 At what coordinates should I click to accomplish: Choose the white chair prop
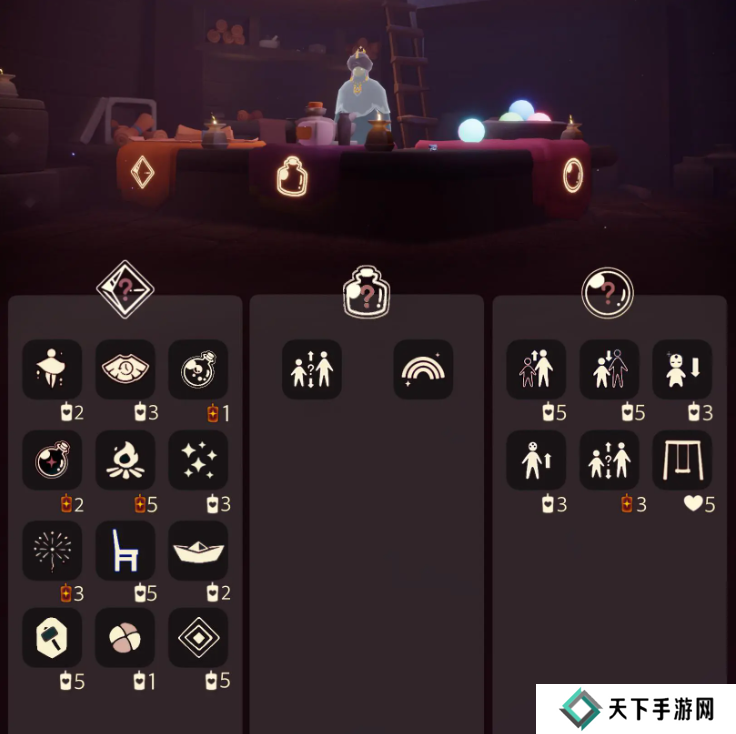tap(125, 550)
